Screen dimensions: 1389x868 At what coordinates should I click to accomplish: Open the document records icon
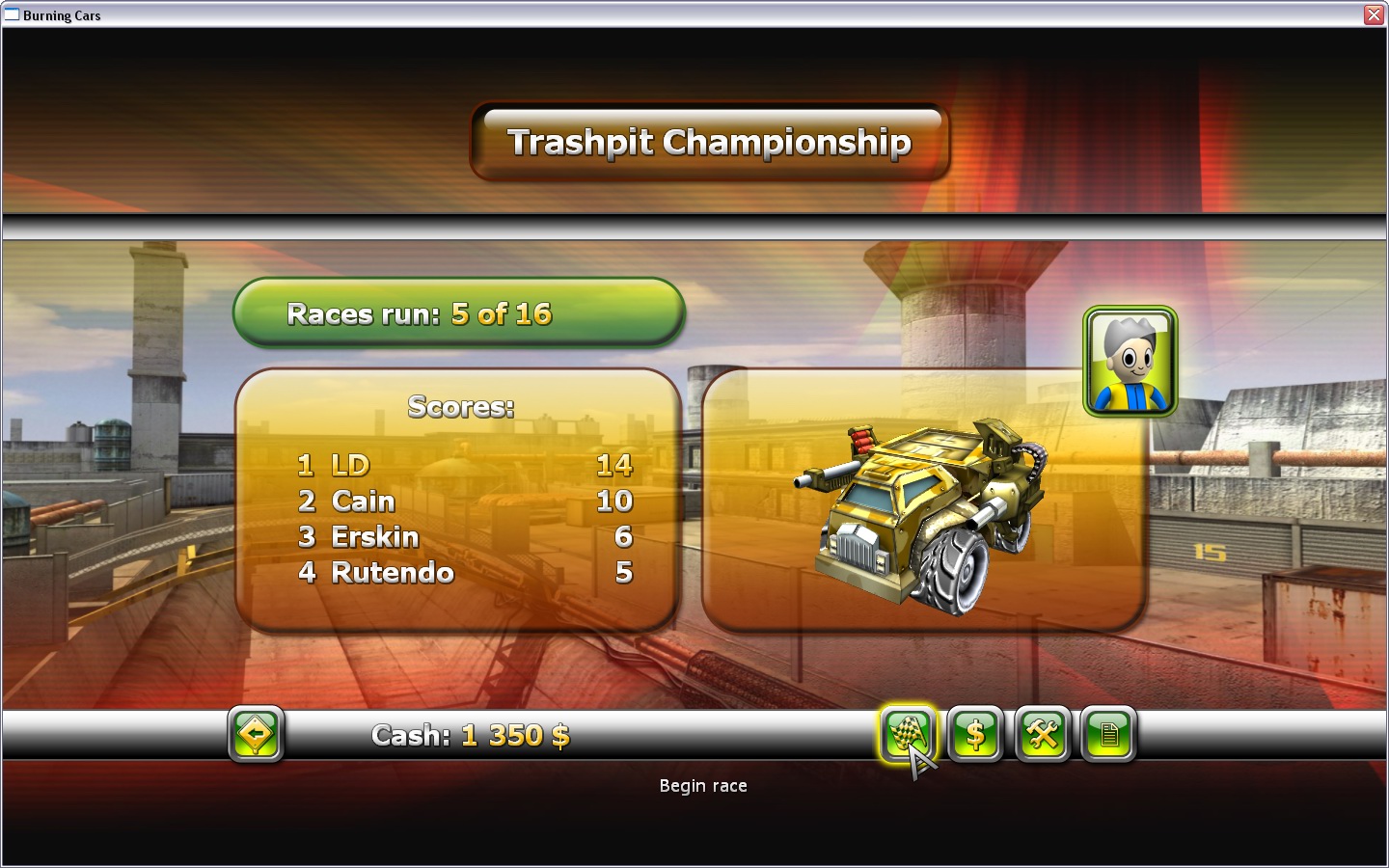[1107, 735]
